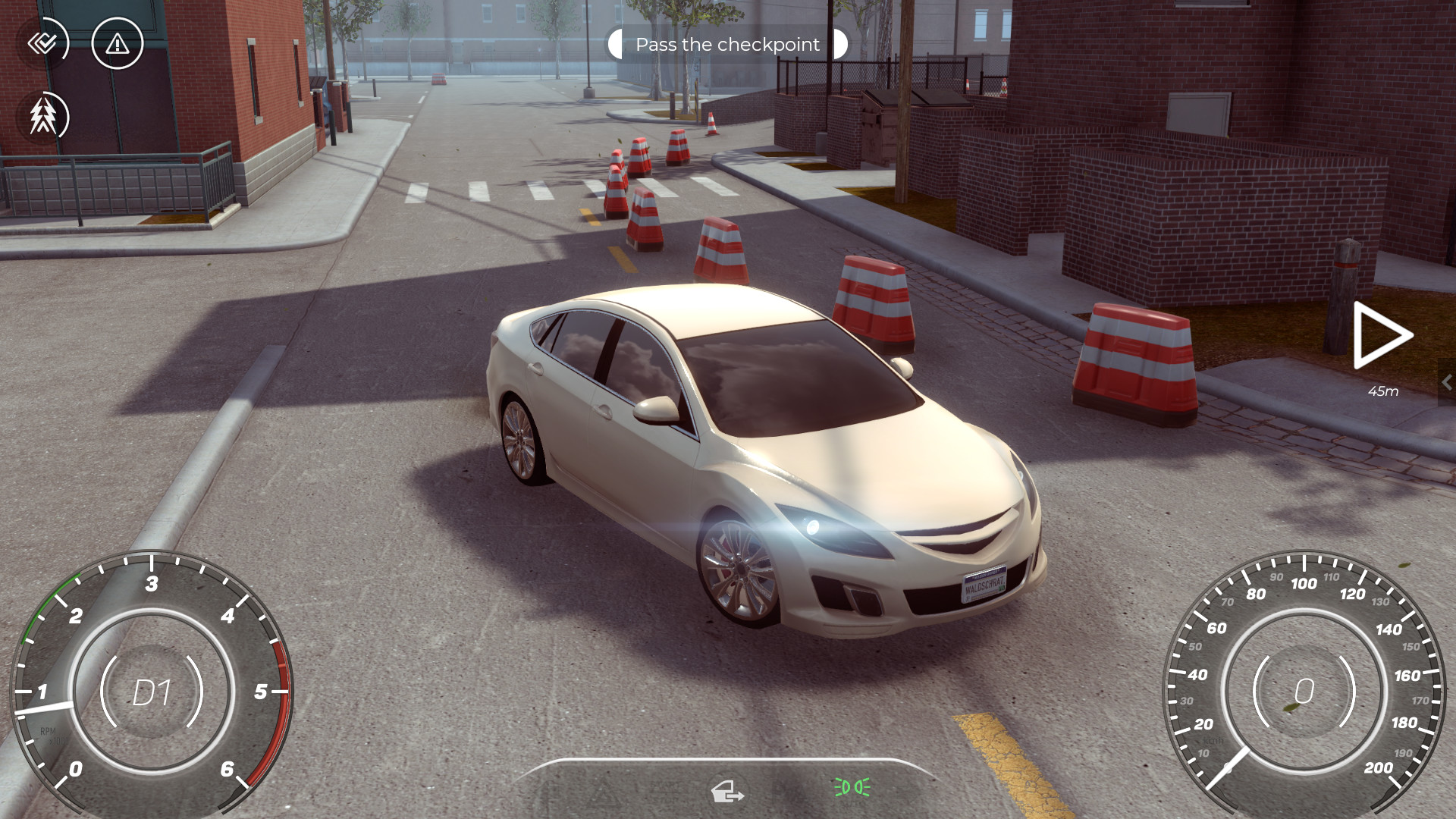Click the right chevron beside the checkpoint banner
Image resolution: width=1456 pixels, height=819 pixels.
coord(839,45)
